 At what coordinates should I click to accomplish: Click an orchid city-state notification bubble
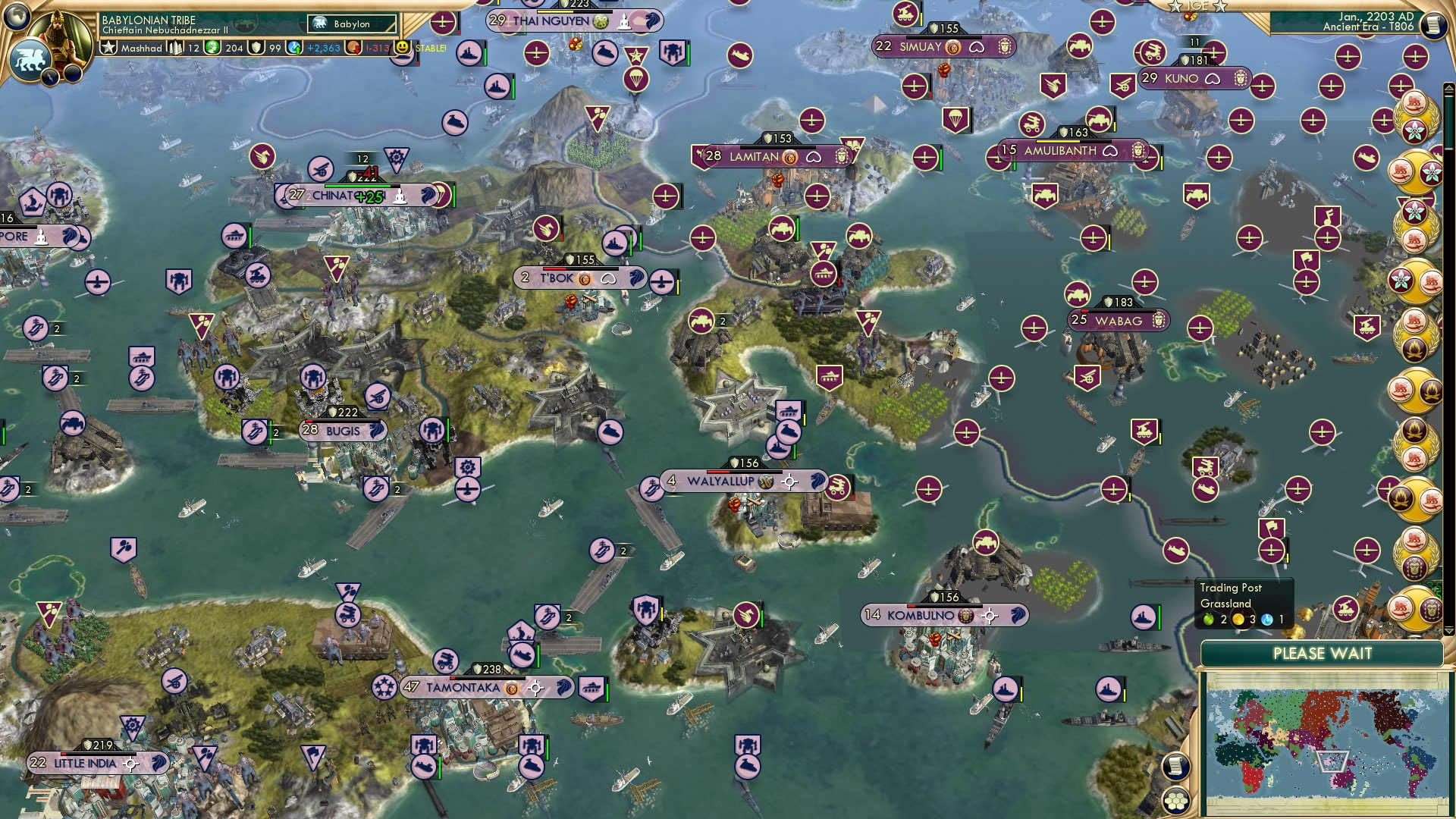click(x=1417, y=129)
